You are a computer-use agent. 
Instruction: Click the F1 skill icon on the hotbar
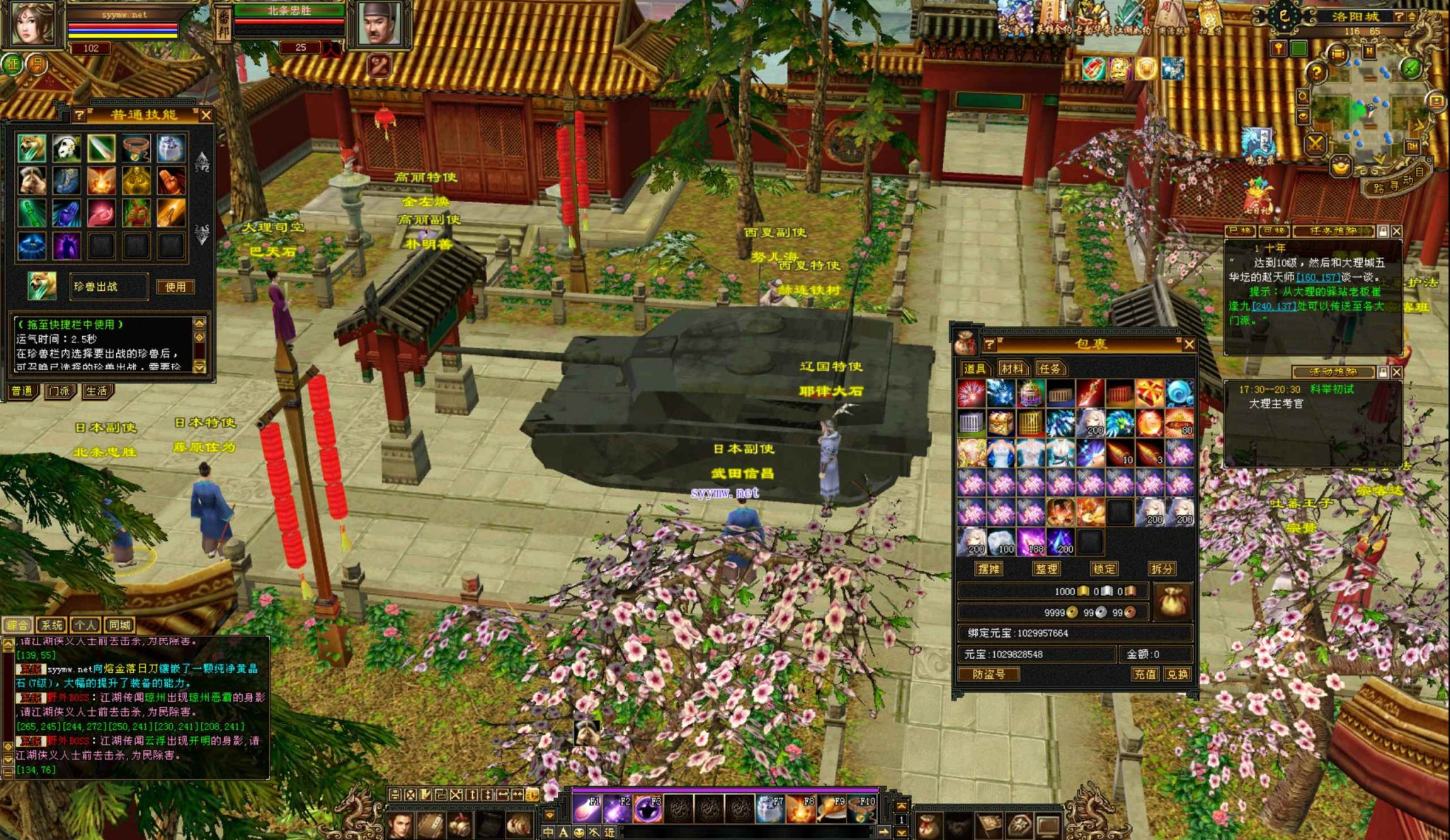coord(587,809)
